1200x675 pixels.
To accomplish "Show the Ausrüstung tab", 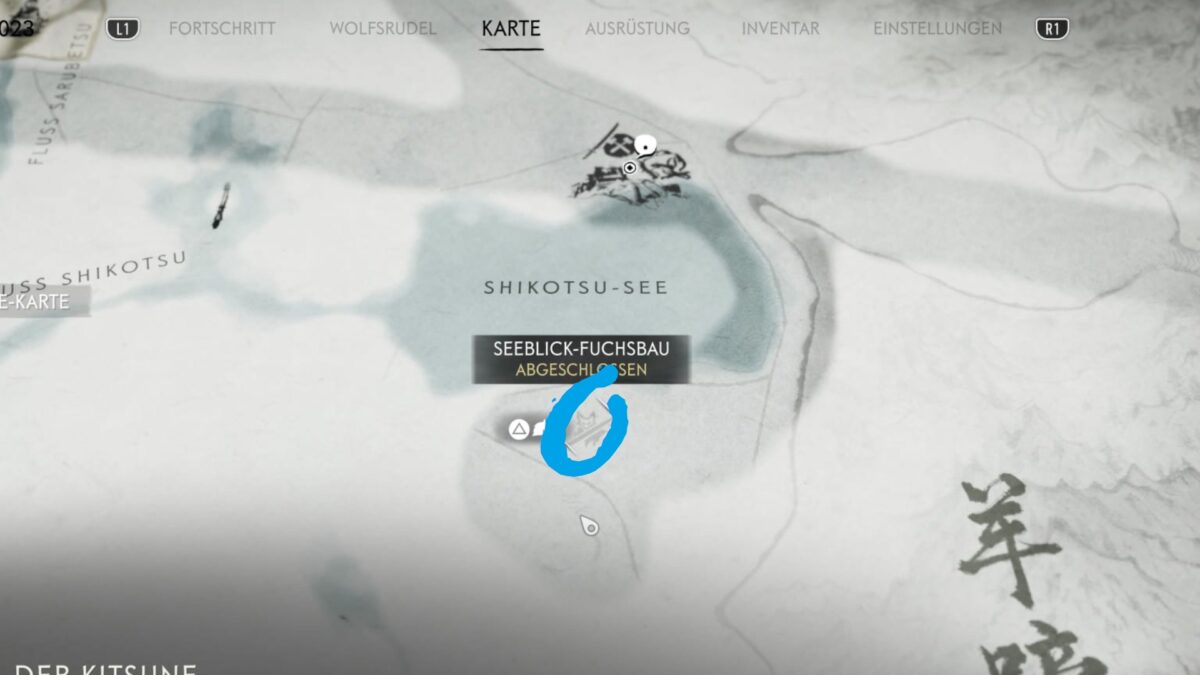I will 637,29.
